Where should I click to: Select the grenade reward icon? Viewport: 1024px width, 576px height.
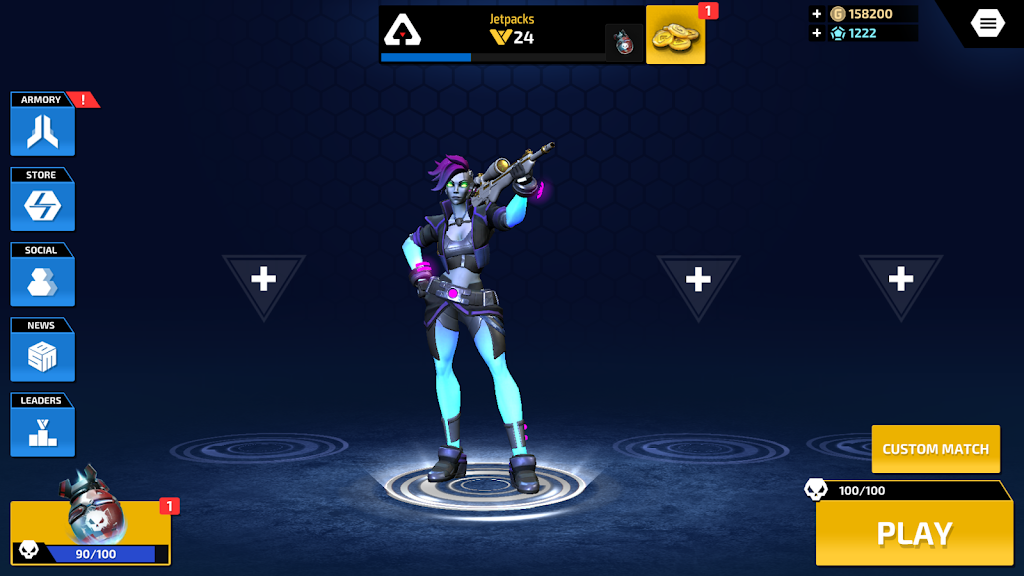pyautogui.click(x=624, y=43)
